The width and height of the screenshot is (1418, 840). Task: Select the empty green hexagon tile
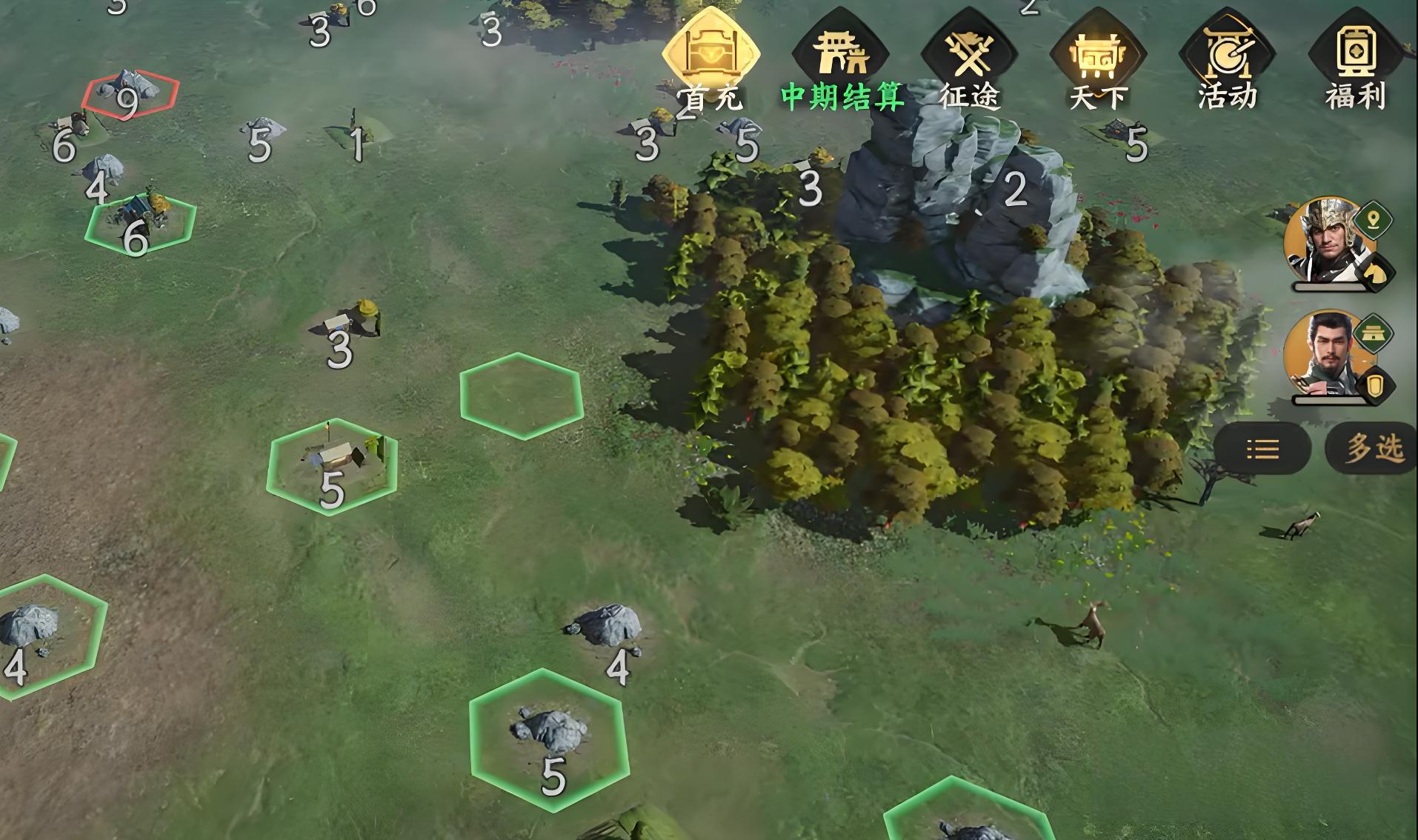point(521,396)
